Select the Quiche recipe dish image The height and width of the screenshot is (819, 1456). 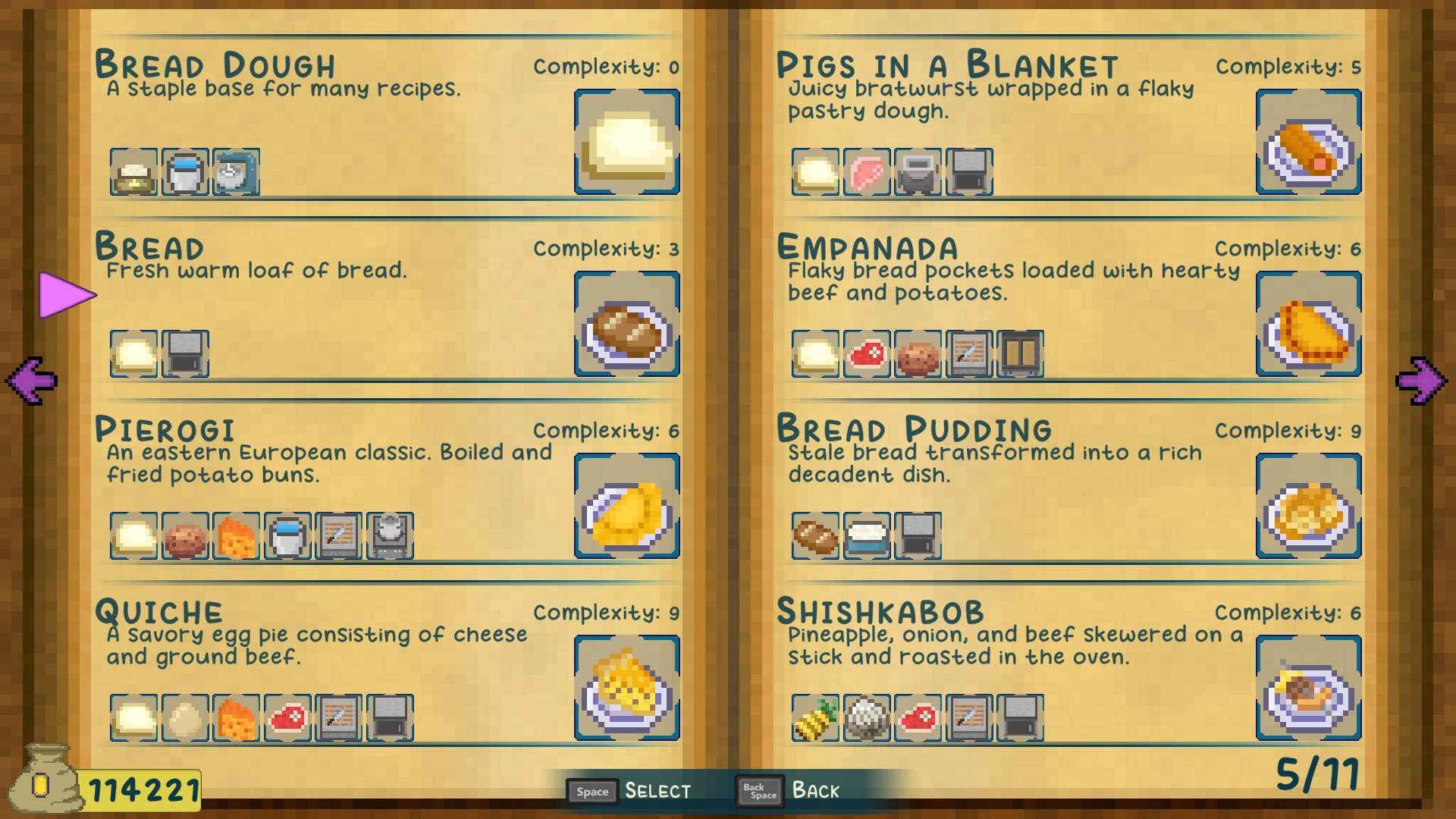(627, 689)
